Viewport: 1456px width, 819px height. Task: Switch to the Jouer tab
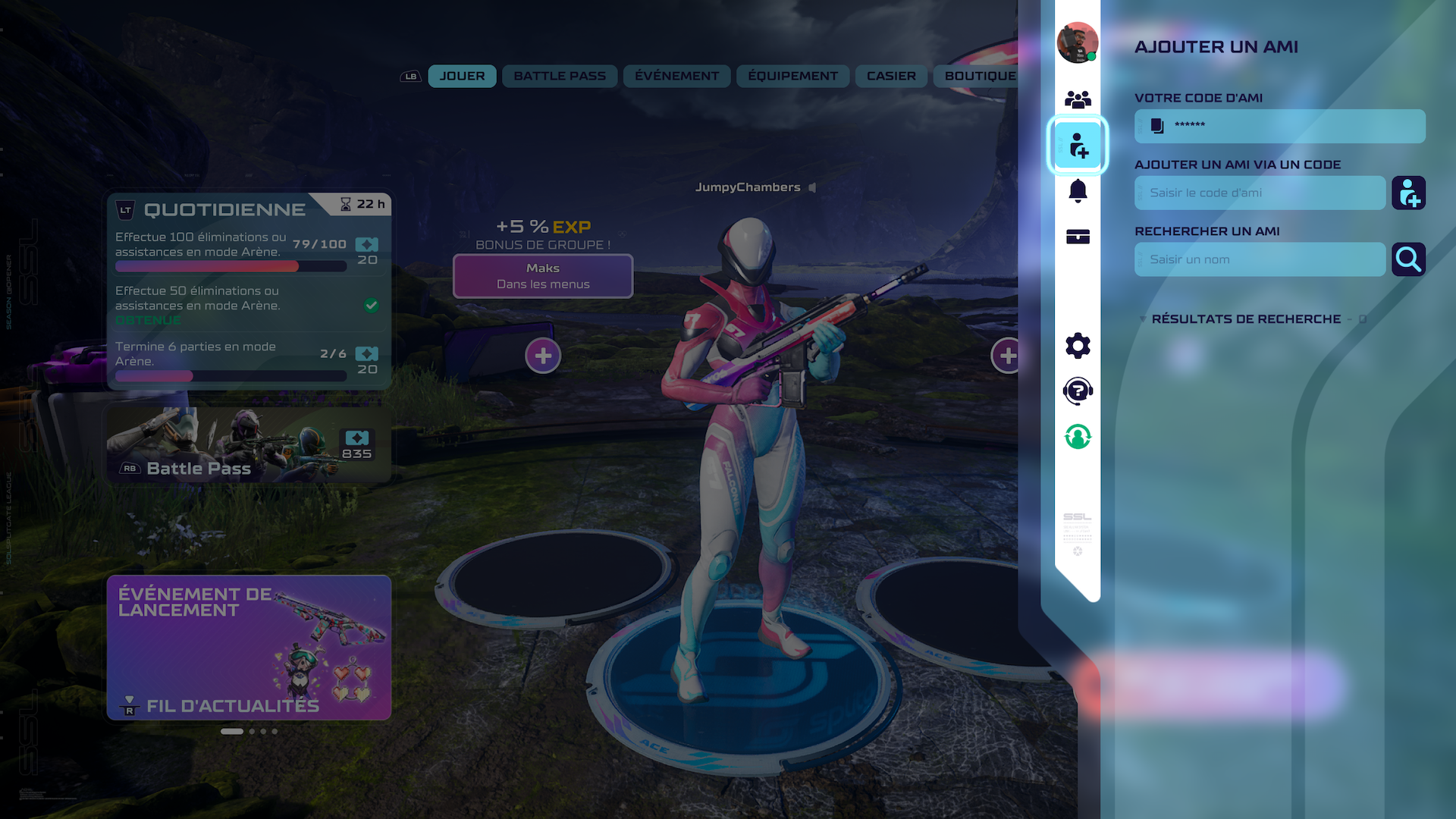tap(462, 76)
